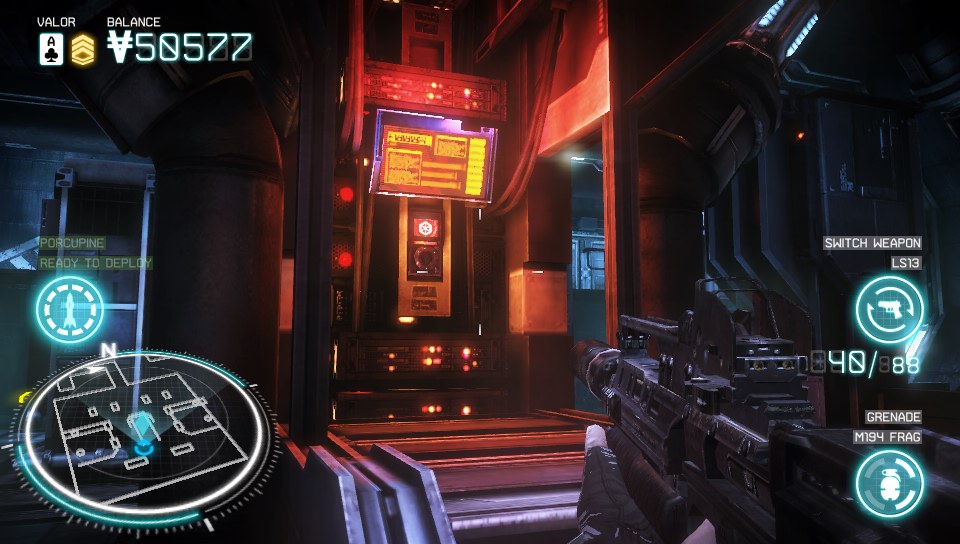Viewport: 960px width, 544px height.
Task: Tap the Switch Weapon pistol icon
Action: coord(889,309)
